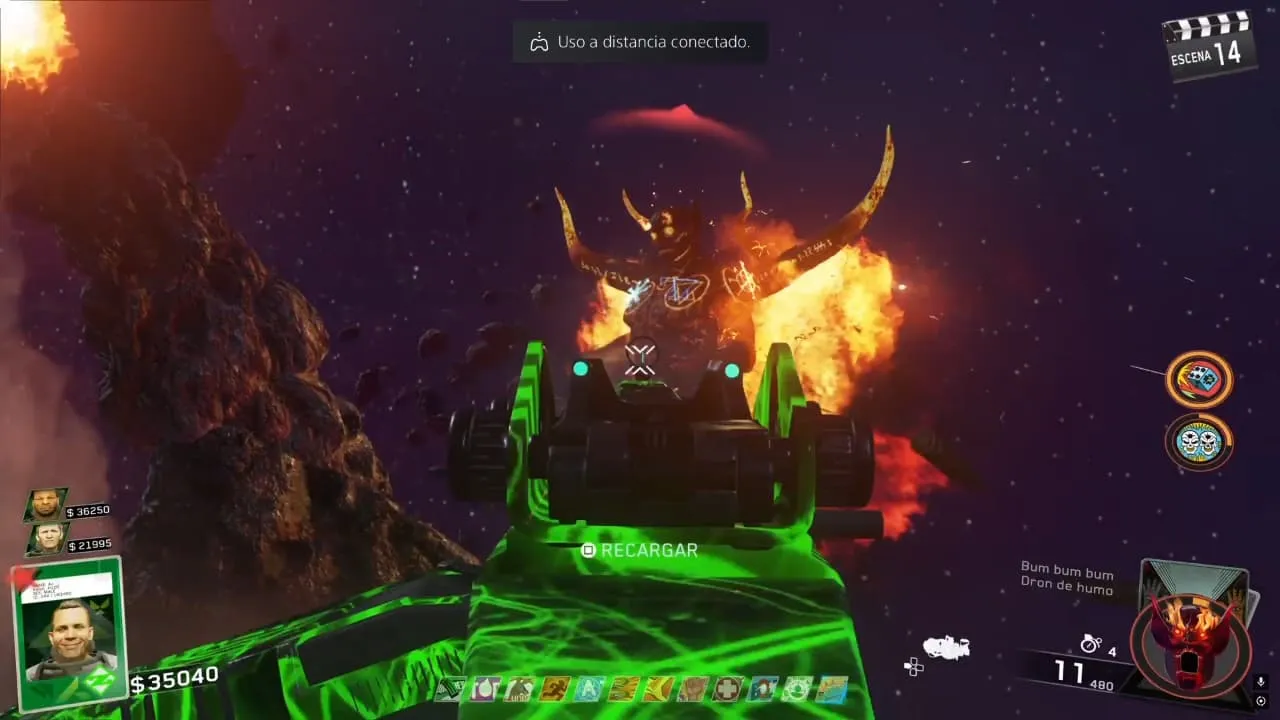Dismiss the 'Uso a distancia conectado' notification

click(640, 42)
